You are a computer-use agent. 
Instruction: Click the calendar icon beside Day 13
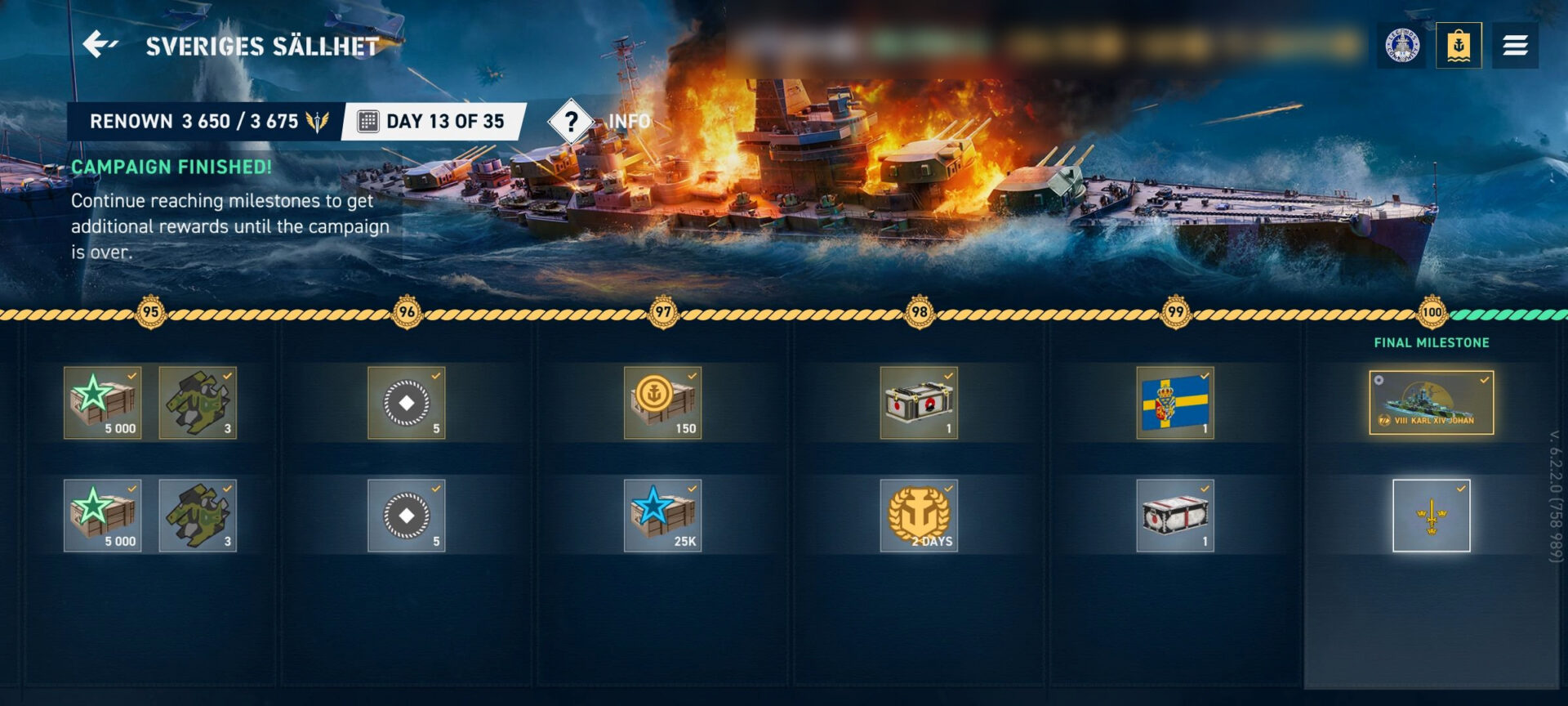[x=368, y=120]
